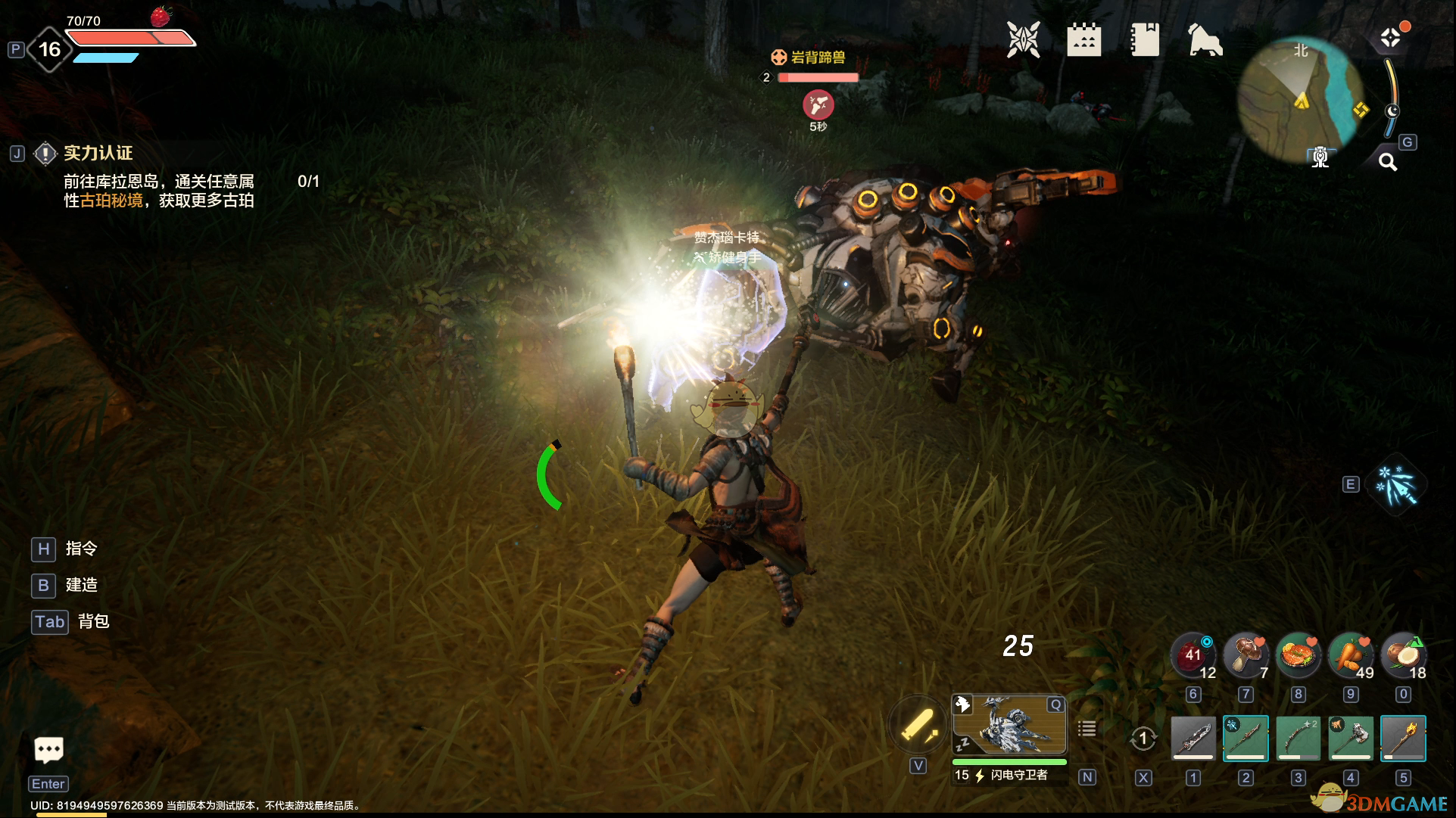
Task: Open the crossed-leaf emblem menu icon
Action: click(x=1023, y=39)
